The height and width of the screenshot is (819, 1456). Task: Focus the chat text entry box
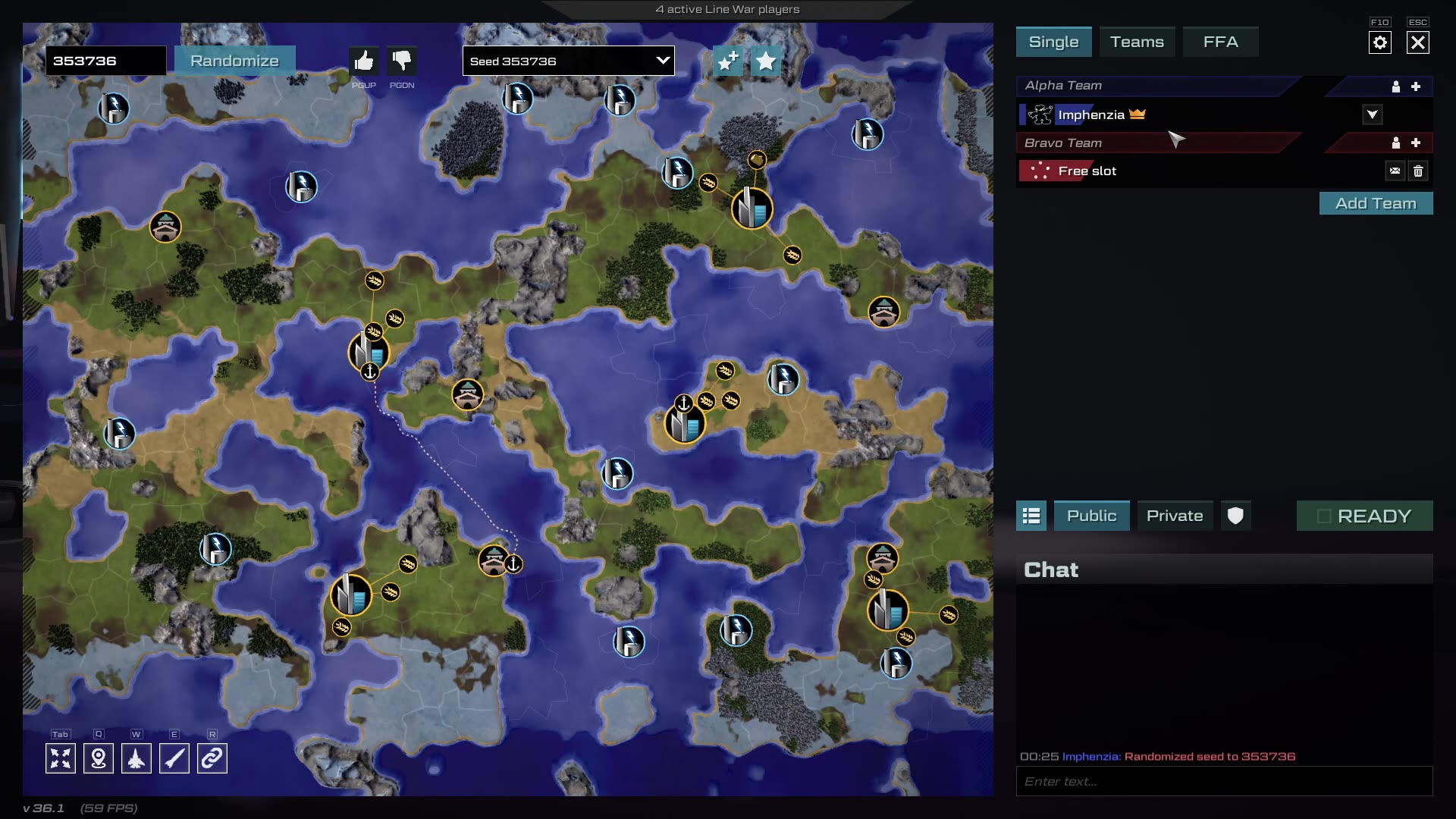pos(1224,781)
